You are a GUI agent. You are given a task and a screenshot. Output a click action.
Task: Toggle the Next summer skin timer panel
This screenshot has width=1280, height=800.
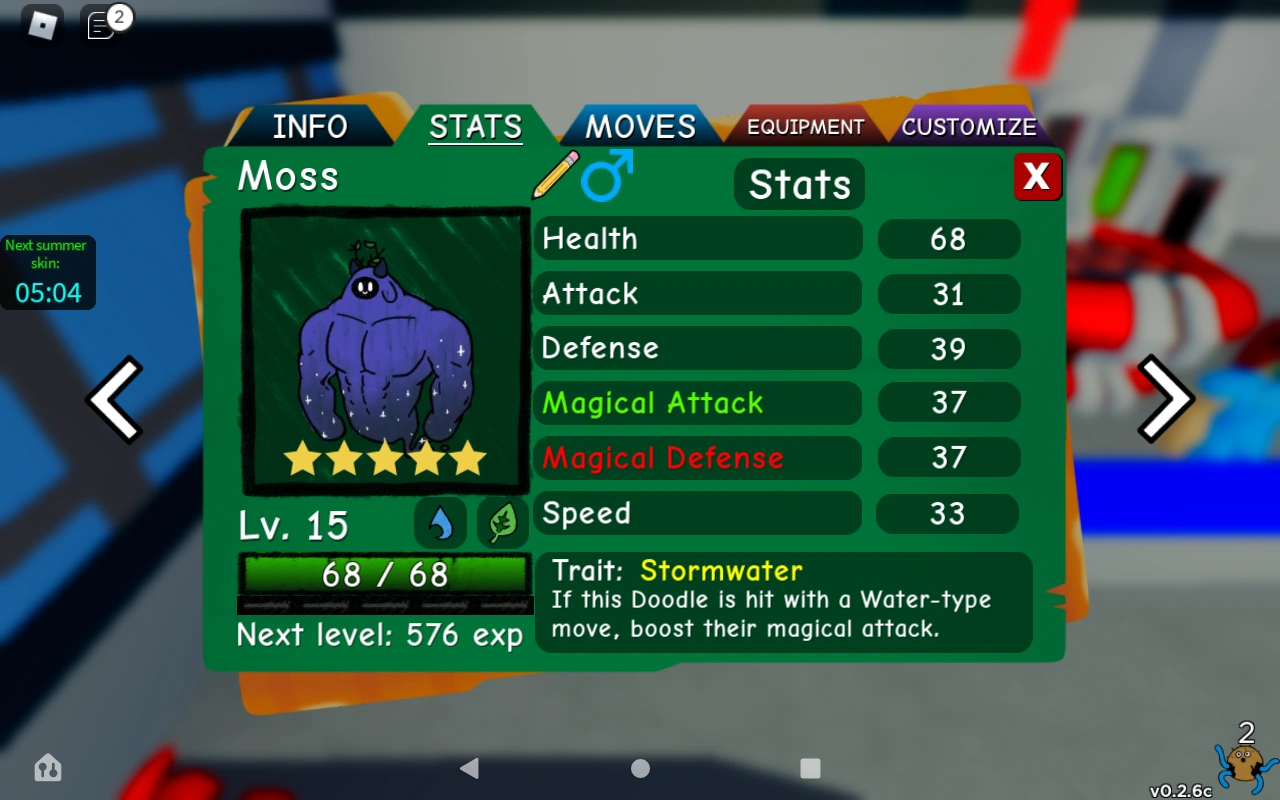pos(48,271)
